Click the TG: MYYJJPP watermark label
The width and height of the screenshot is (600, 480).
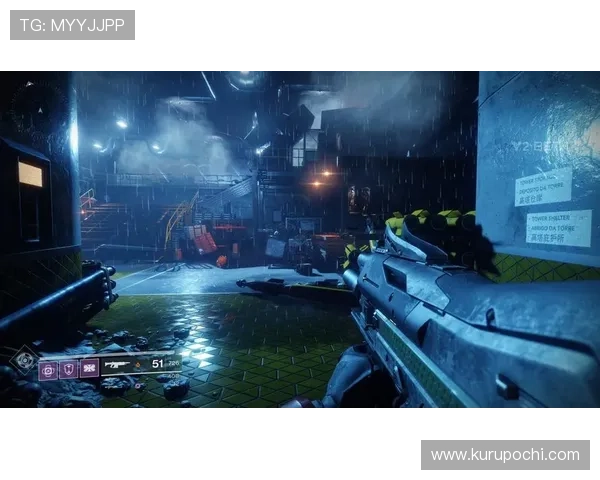coord(72,25)
